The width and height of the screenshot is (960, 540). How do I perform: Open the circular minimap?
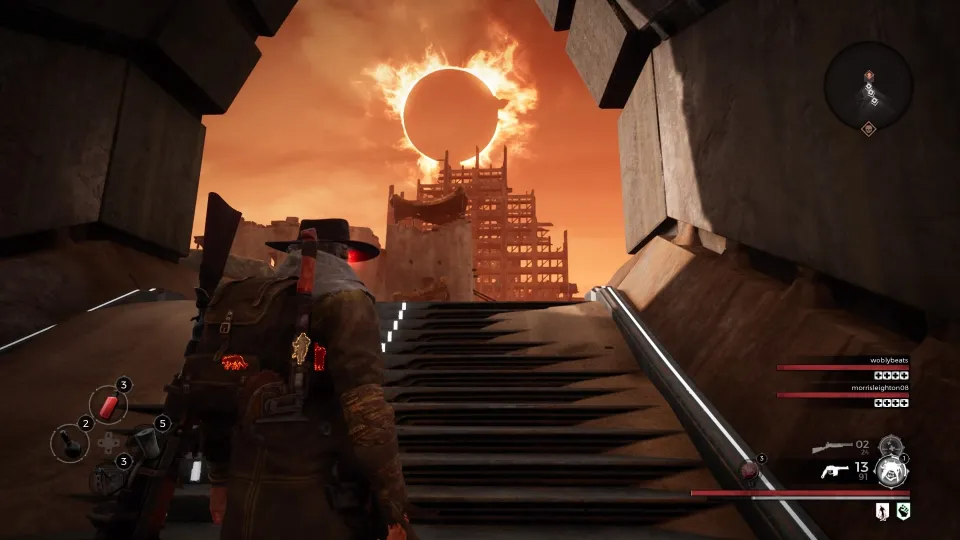tap(868, 84)
